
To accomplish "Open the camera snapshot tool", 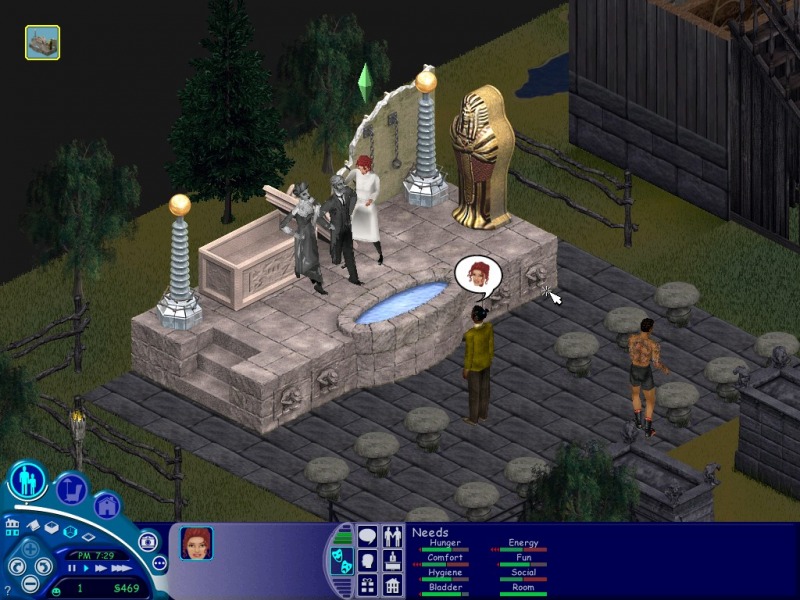I will pos(149,541).
